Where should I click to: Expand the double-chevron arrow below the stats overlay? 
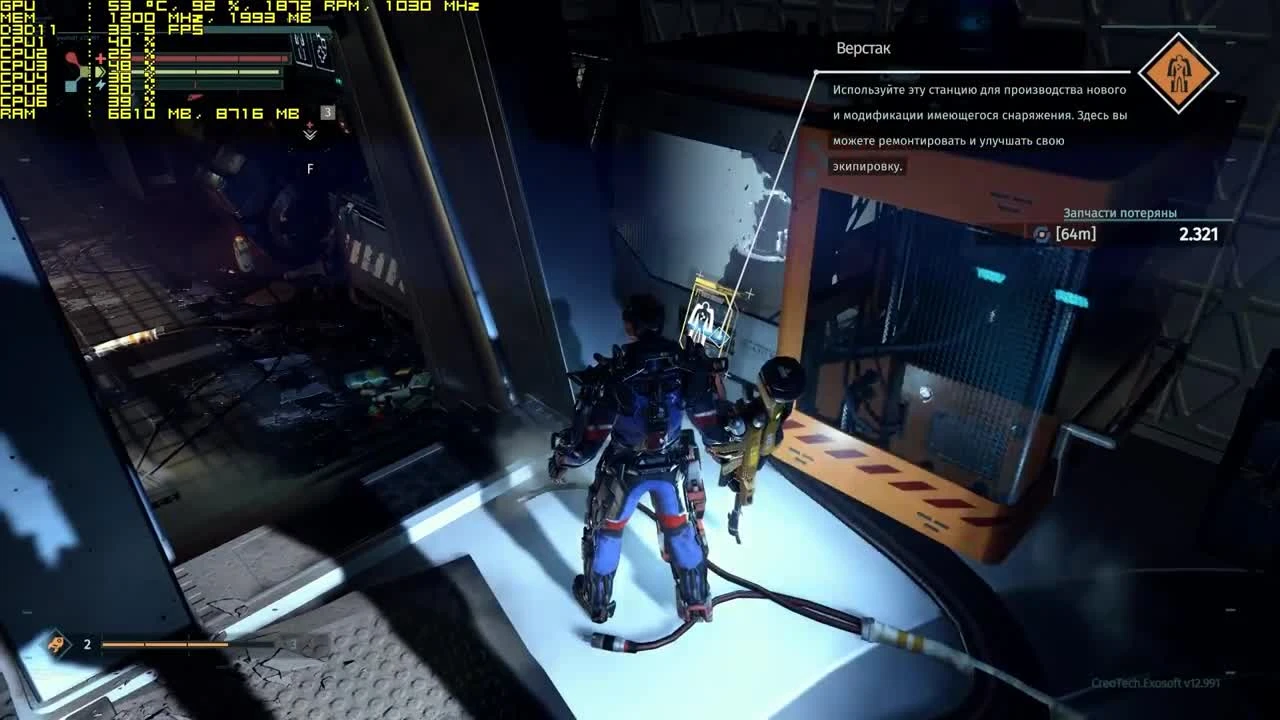pyautogui.click(x=309, y=136)
